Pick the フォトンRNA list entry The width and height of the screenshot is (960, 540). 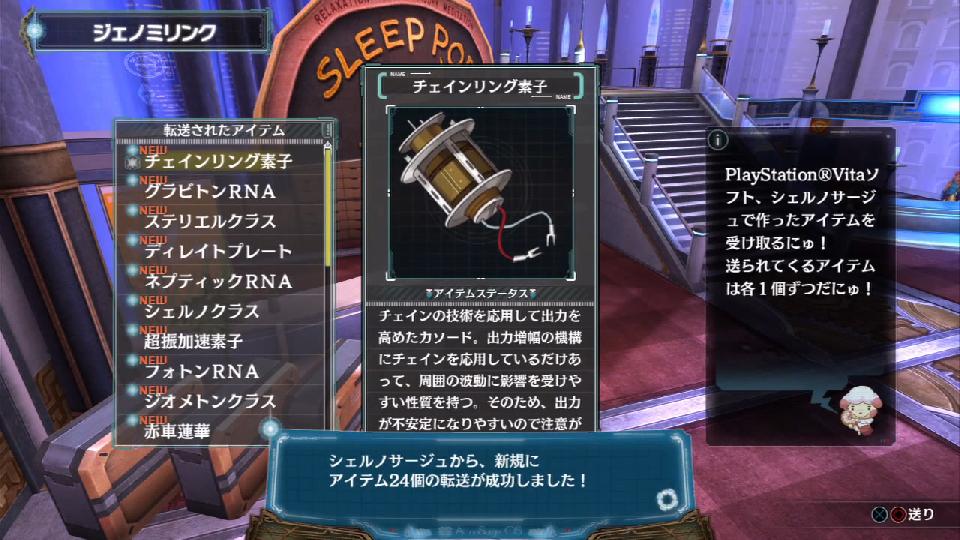202,371
